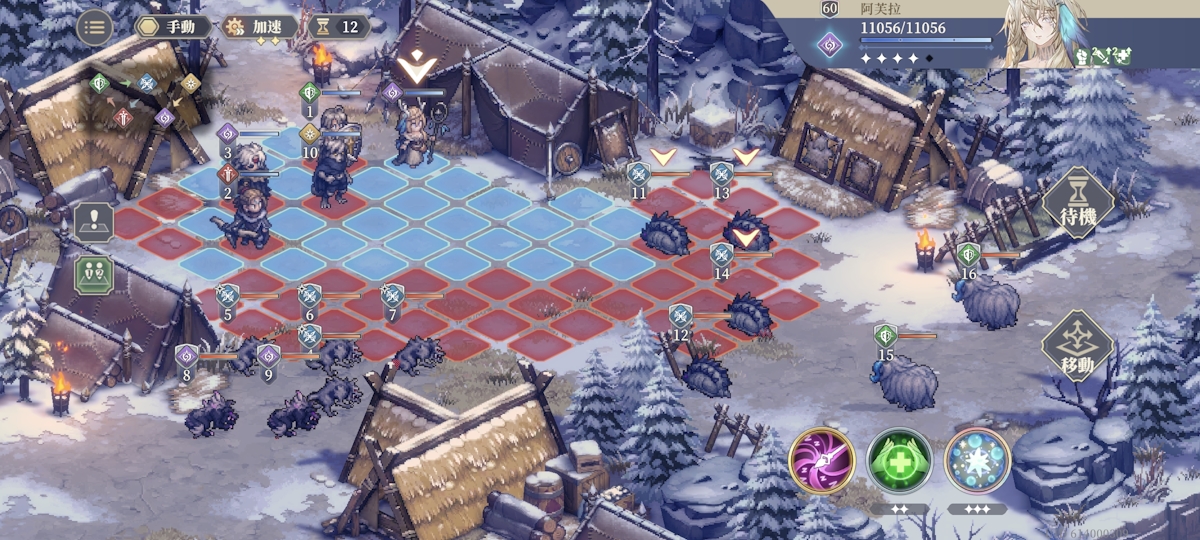Choose the 待機 standby command
Screen dimensions: 1200x540
(x=1077, y=203)
